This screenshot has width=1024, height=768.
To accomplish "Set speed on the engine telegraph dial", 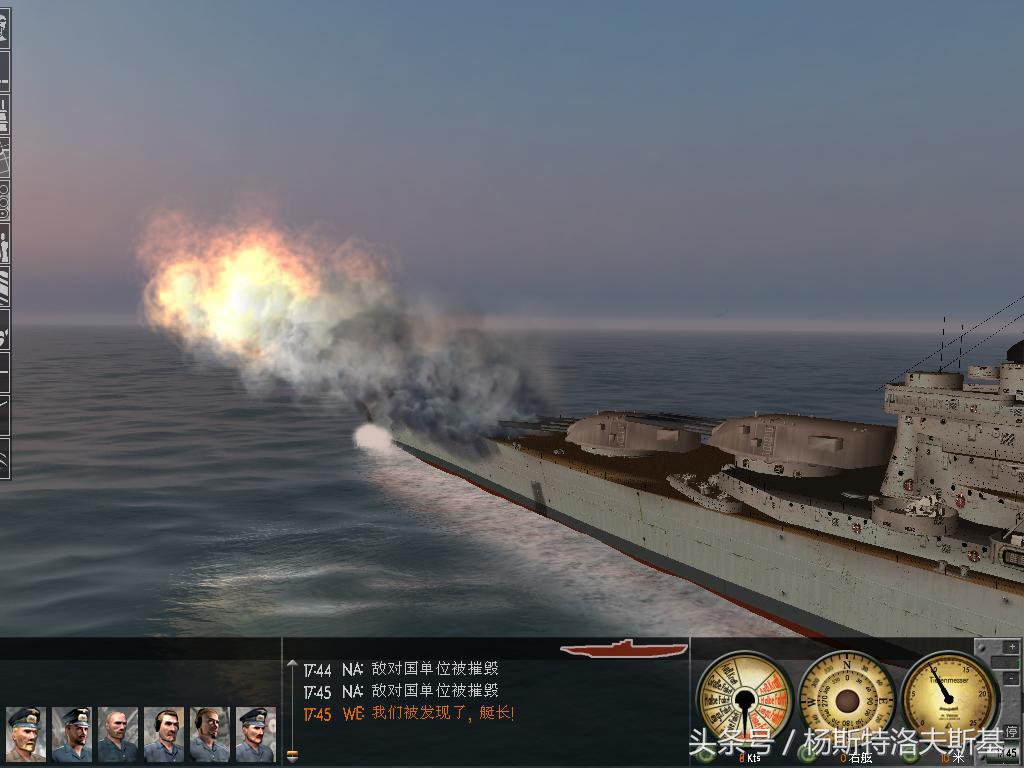I will point(745,697).
